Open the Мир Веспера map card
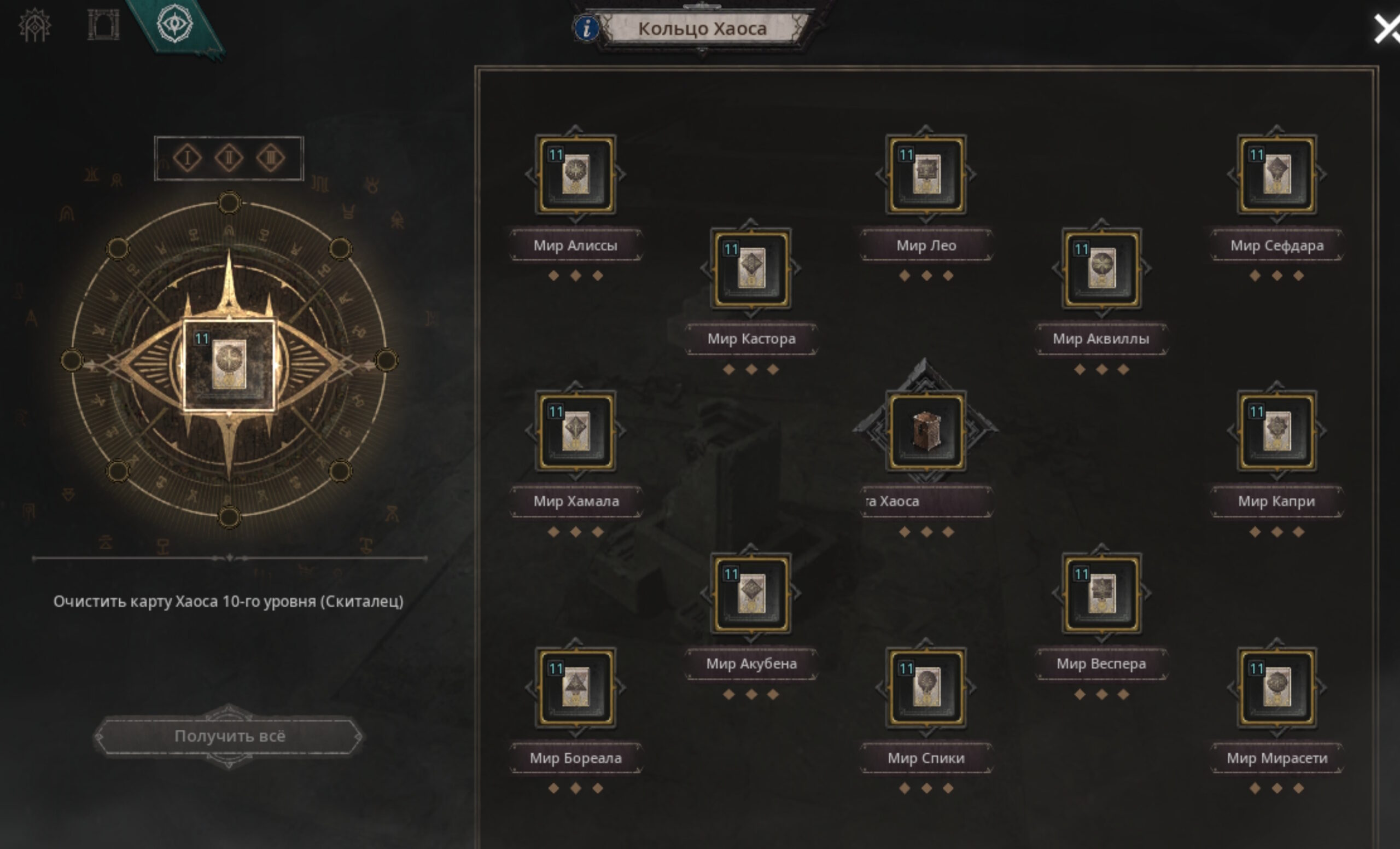 (1101, 594)
